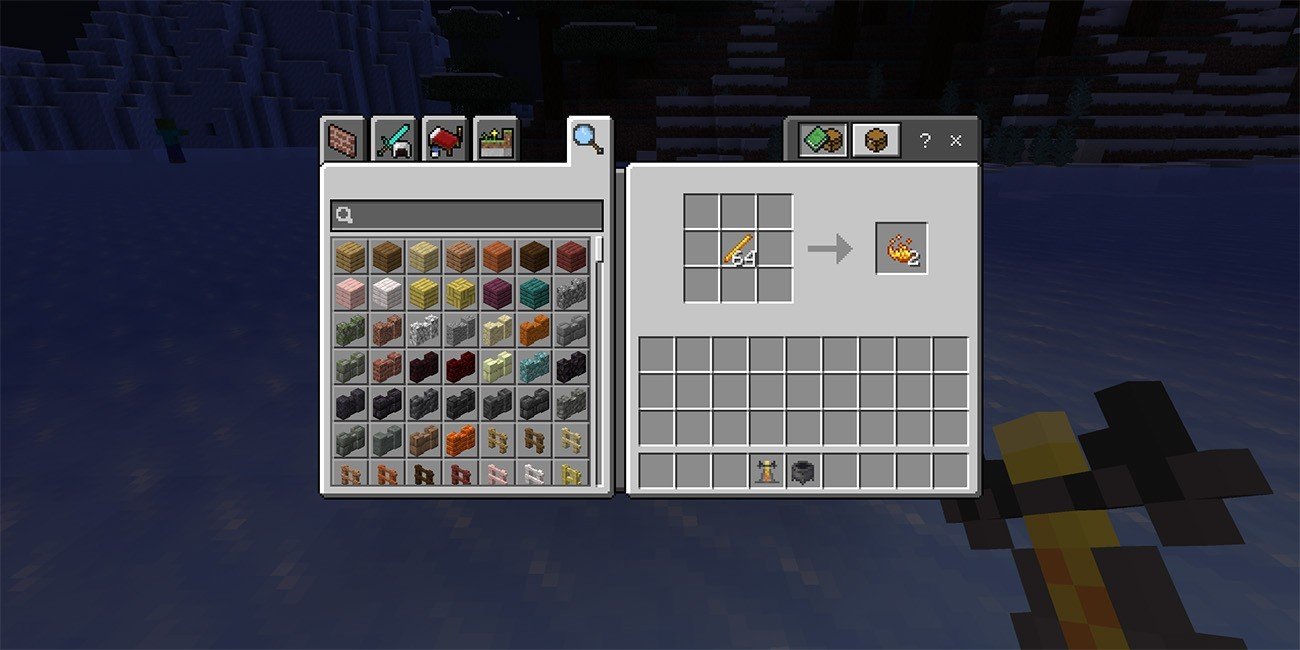This screenshot has height=650, width=1300.
Task: Open the Equipment tab with sword icon
Action: coord(394,141)
